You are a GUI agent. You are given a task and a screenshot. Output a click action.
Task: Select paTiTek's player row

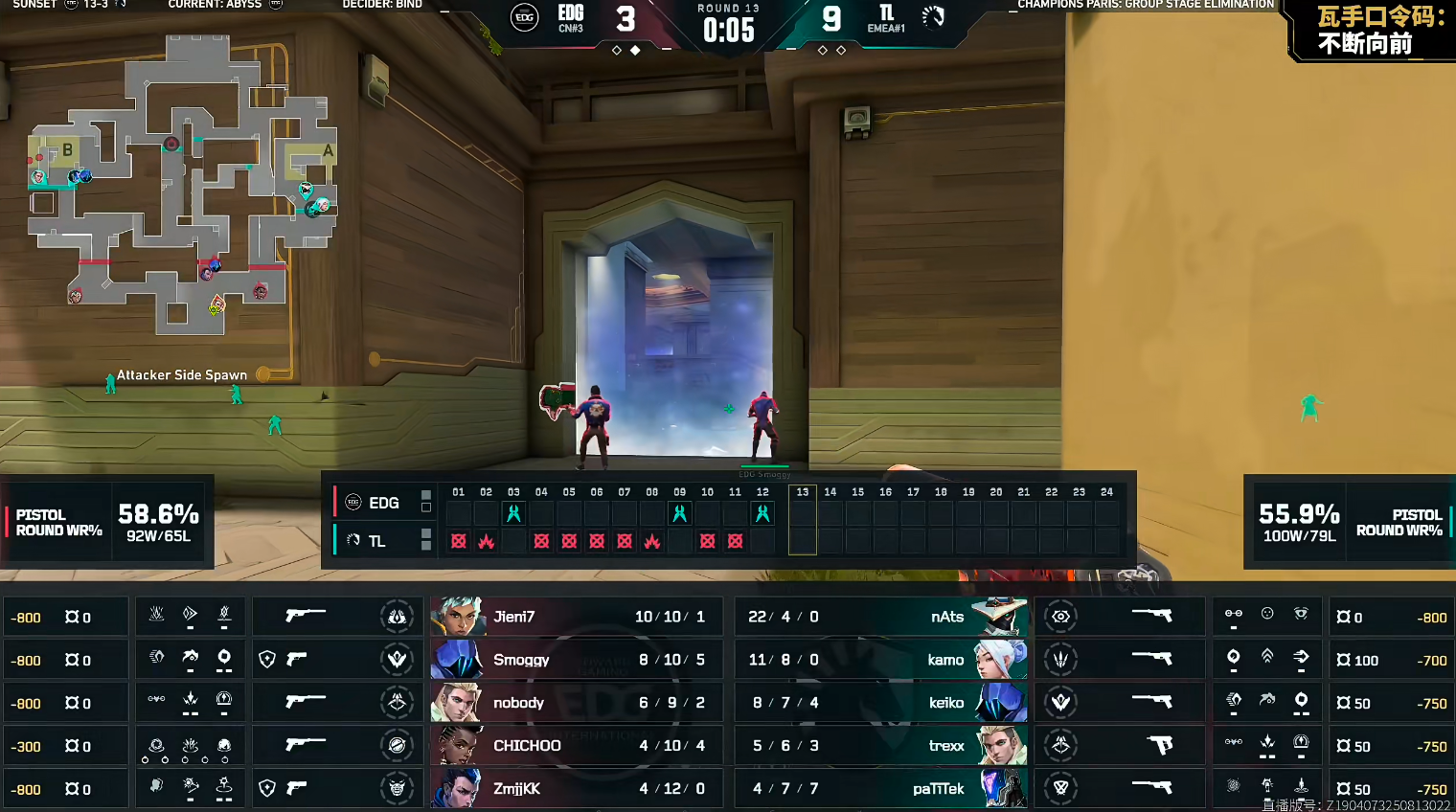(881, 789)
